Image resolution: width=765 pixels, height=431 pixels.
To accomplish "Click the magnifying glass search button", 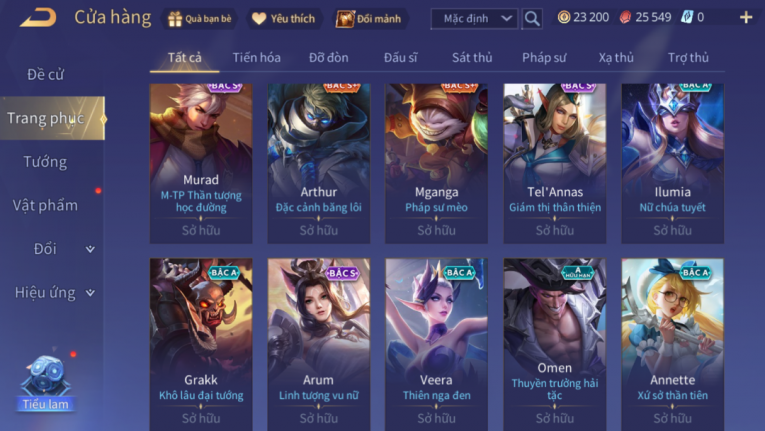I will 532,18.
